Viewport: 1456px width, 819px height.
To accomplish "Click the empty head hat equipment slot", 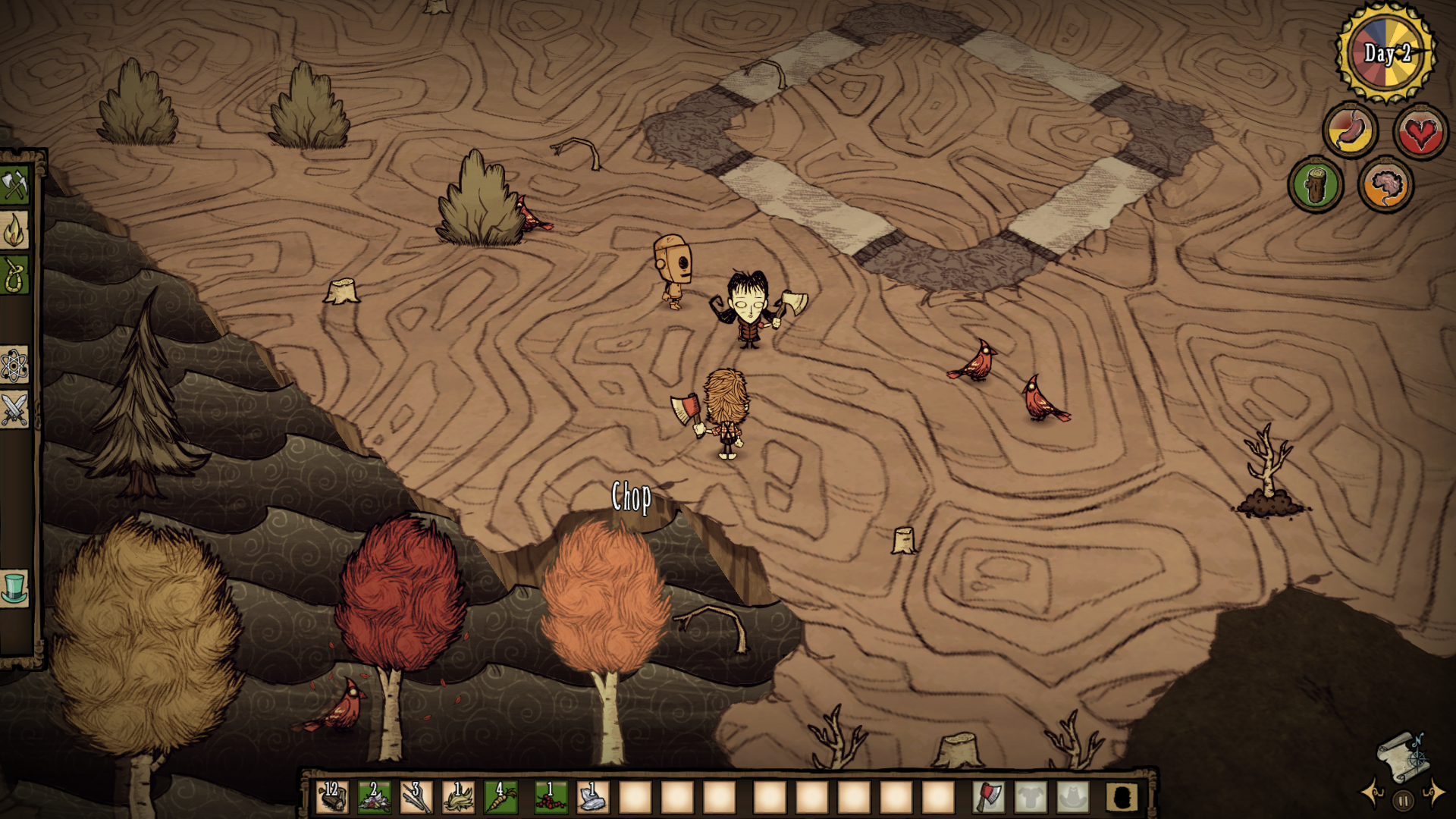I will click(1072, 797).
